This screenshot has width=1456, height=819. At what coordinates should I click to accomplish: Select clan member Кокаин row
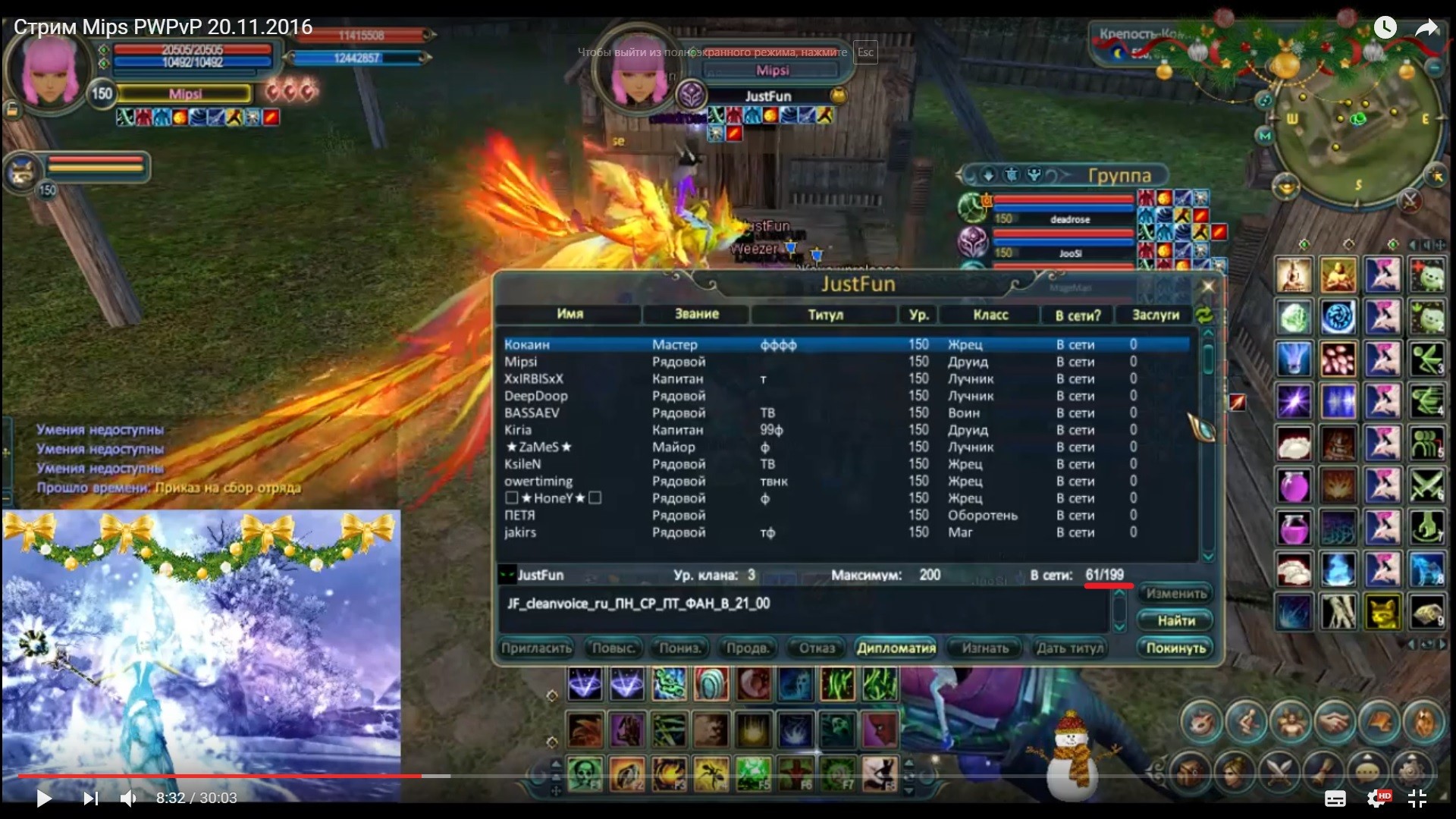tap(527, 345)
